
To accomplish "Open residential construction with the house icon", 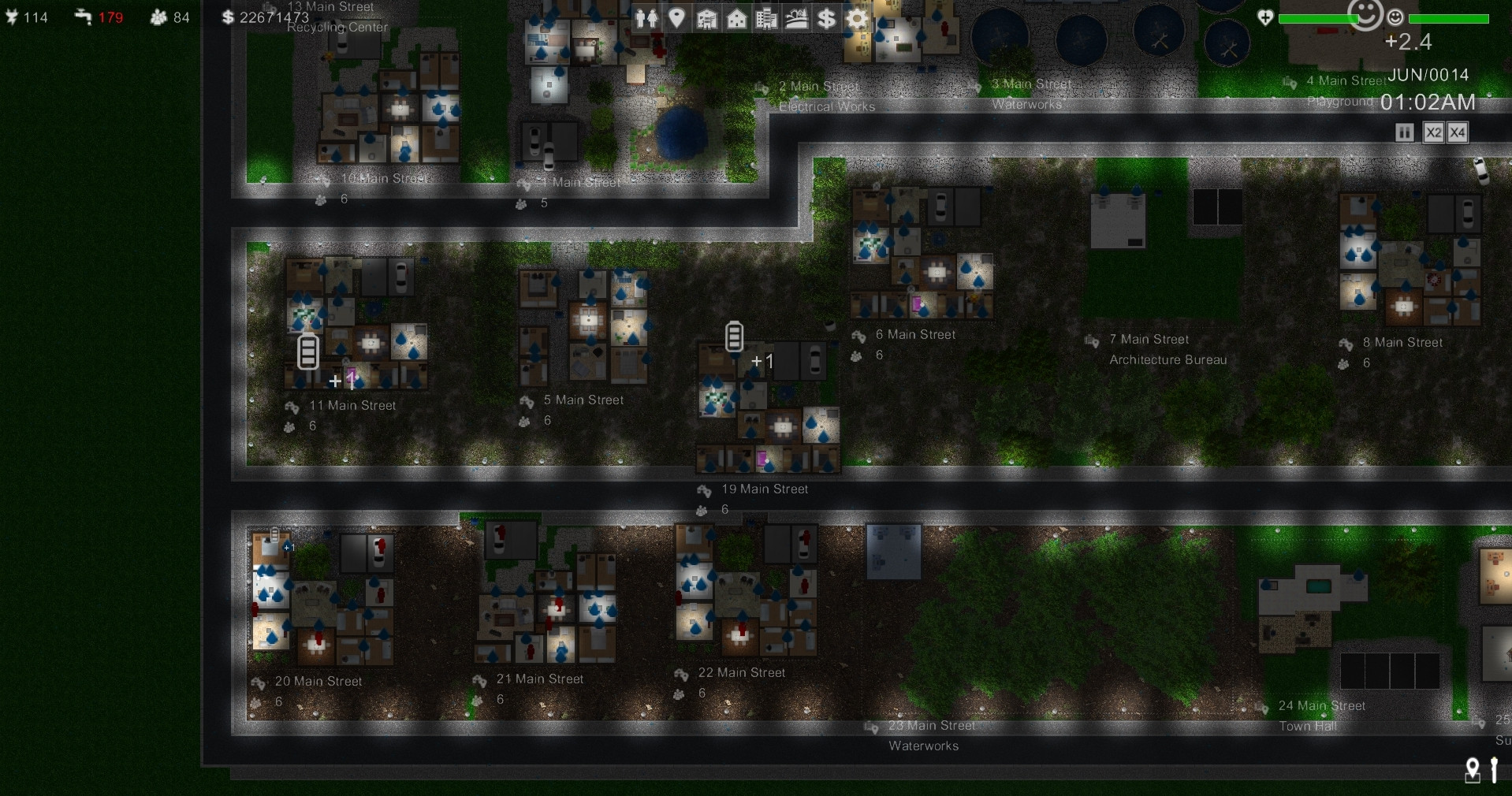I will (x=736, y=18).
